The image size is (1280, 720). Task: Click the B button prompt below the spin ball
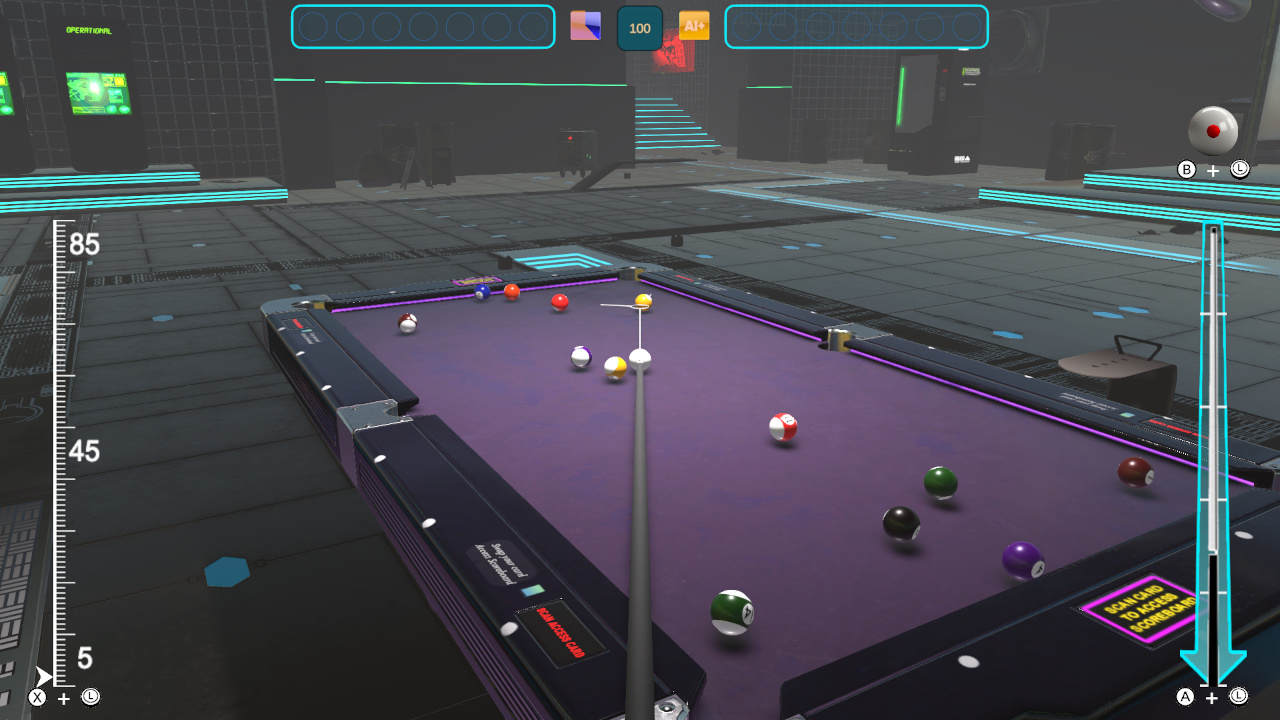[x=1184, y=170]
